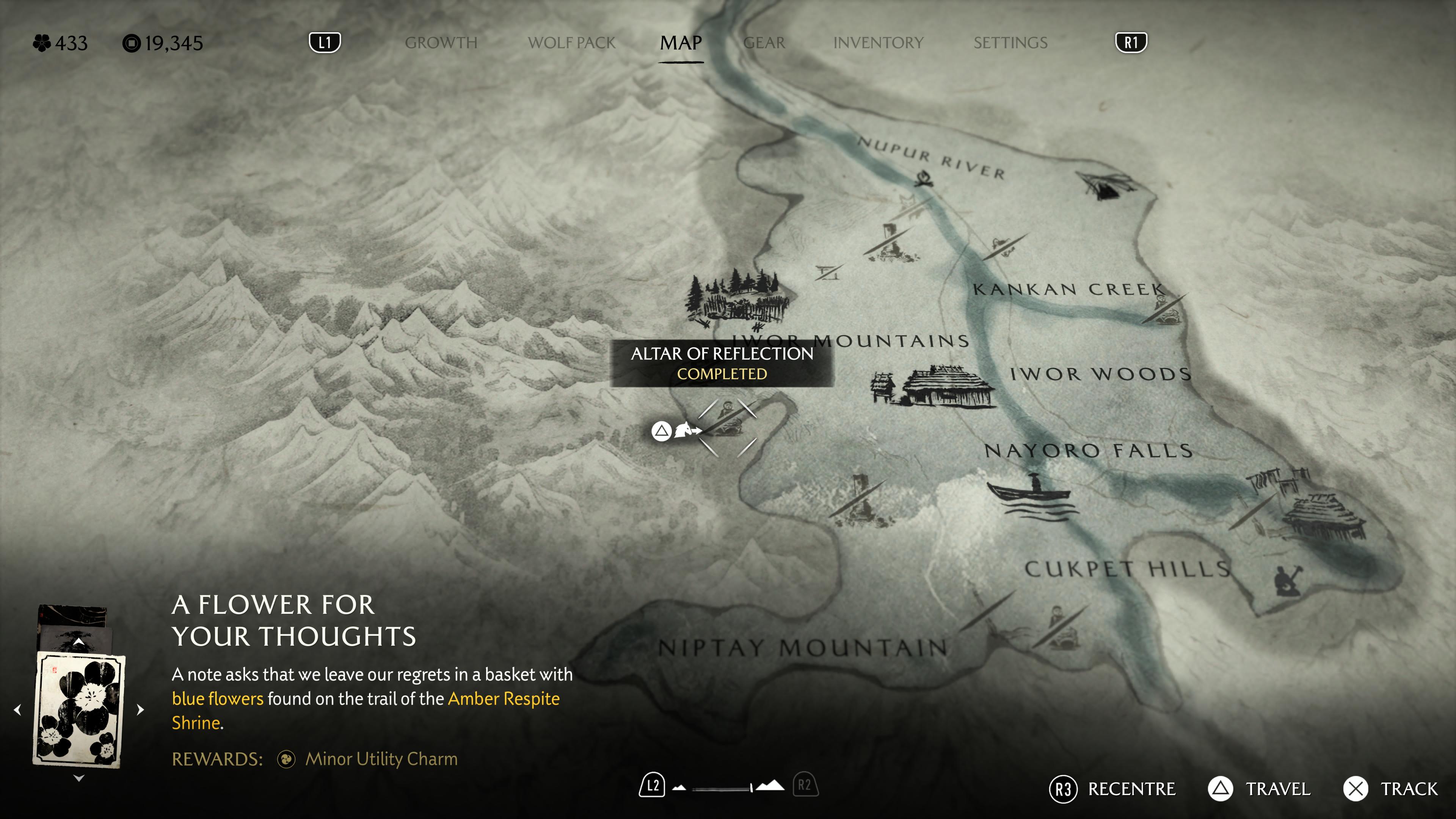Switch to the Gear tab
Viewport: 1456px width, 819px height.
(x=764, y=42)
